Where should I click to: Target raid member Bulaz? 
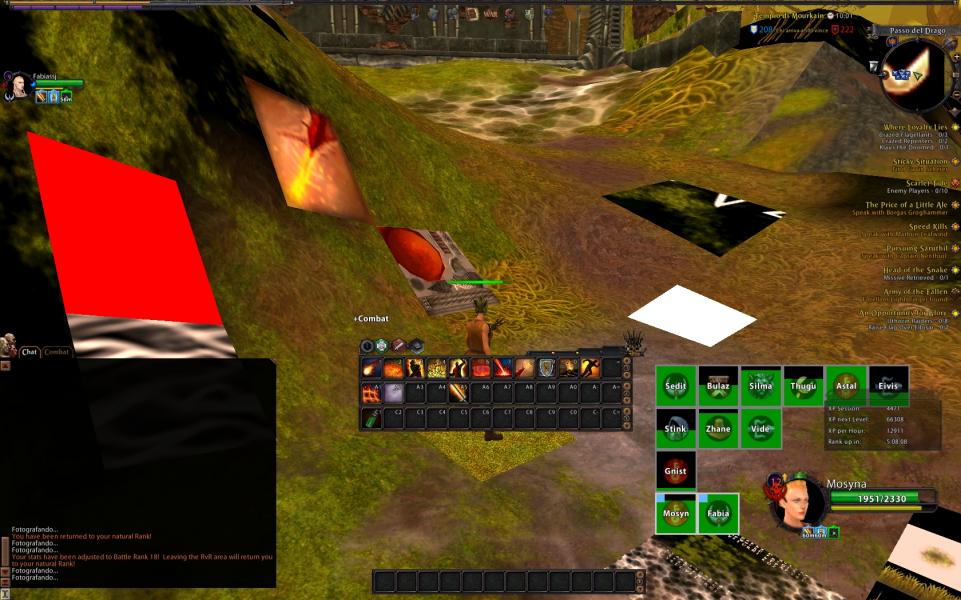tap(718, 386)
